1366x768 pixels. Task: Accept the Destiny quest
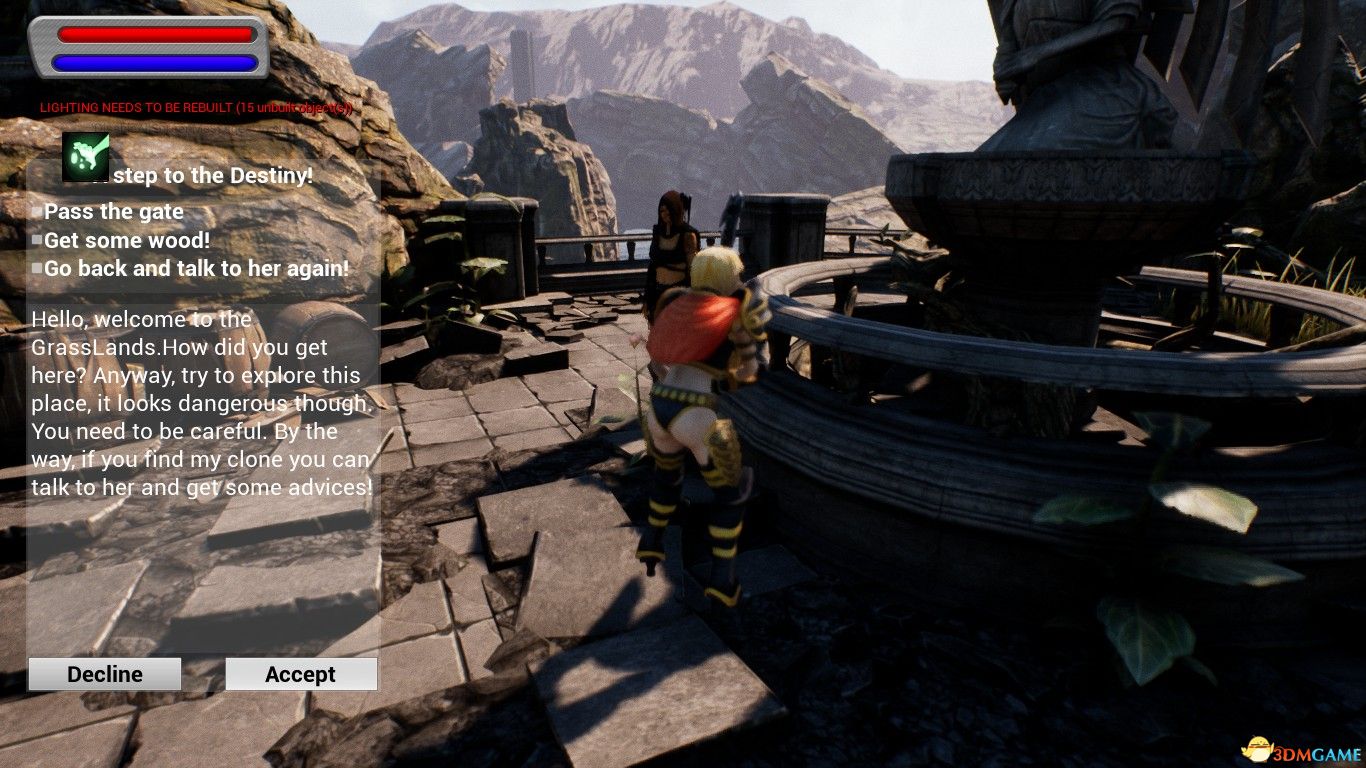point(301,674)
